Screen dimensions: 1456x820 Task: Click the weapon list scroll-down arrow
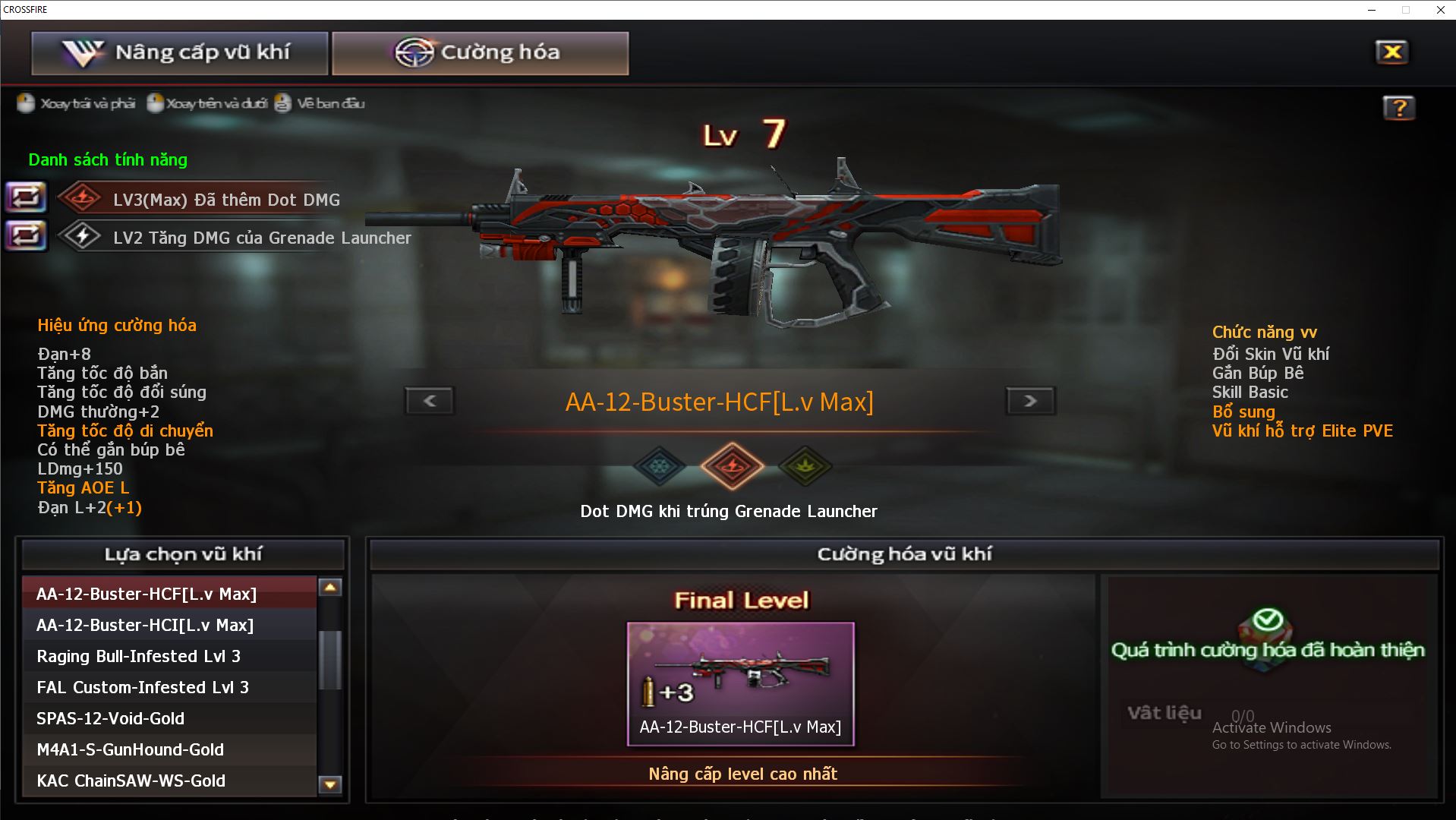pyautogui.click(x=330, y=784)
